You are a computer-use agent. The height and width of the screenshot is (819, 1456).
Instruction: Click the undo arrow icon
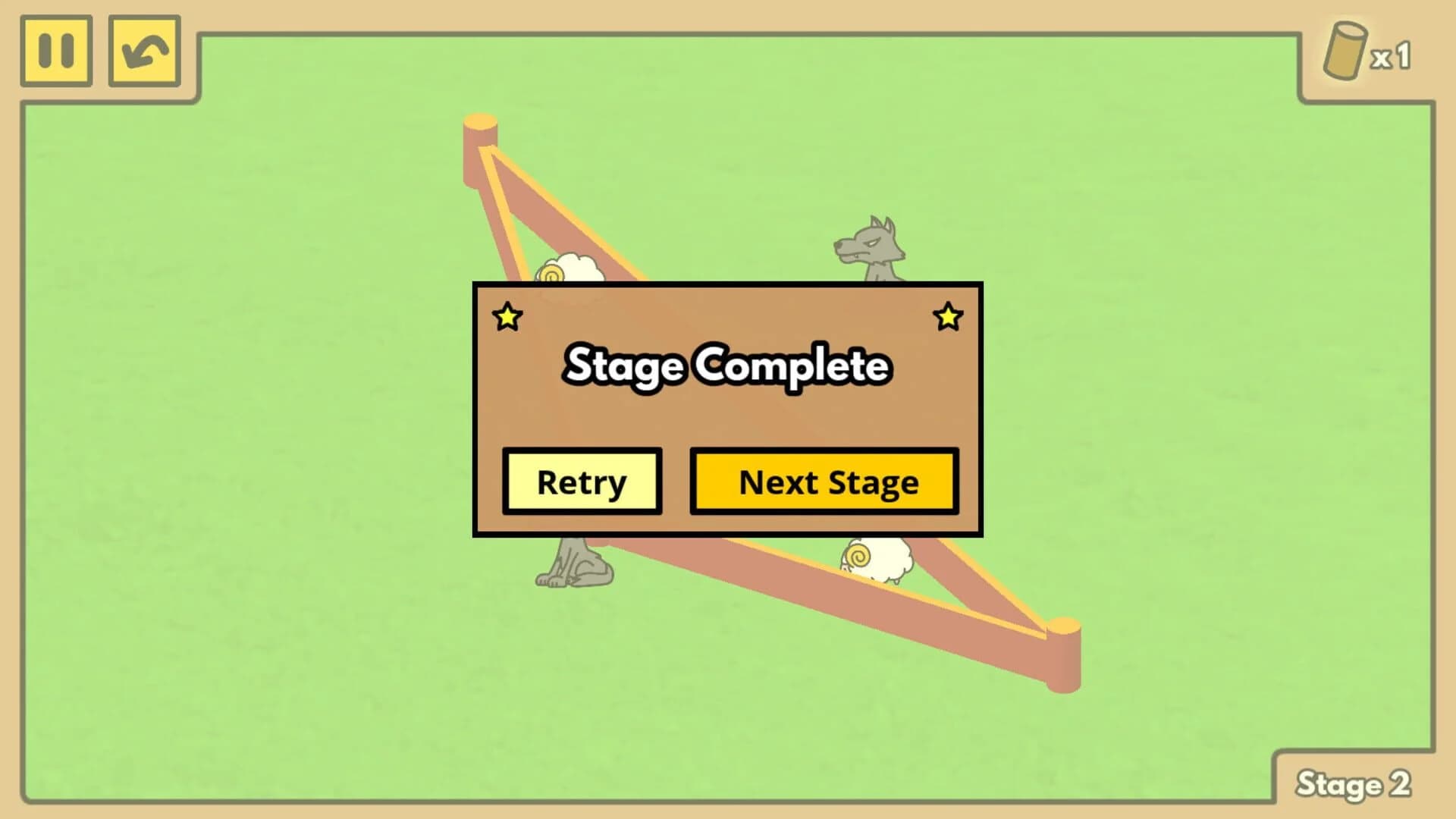coord(144,52)
